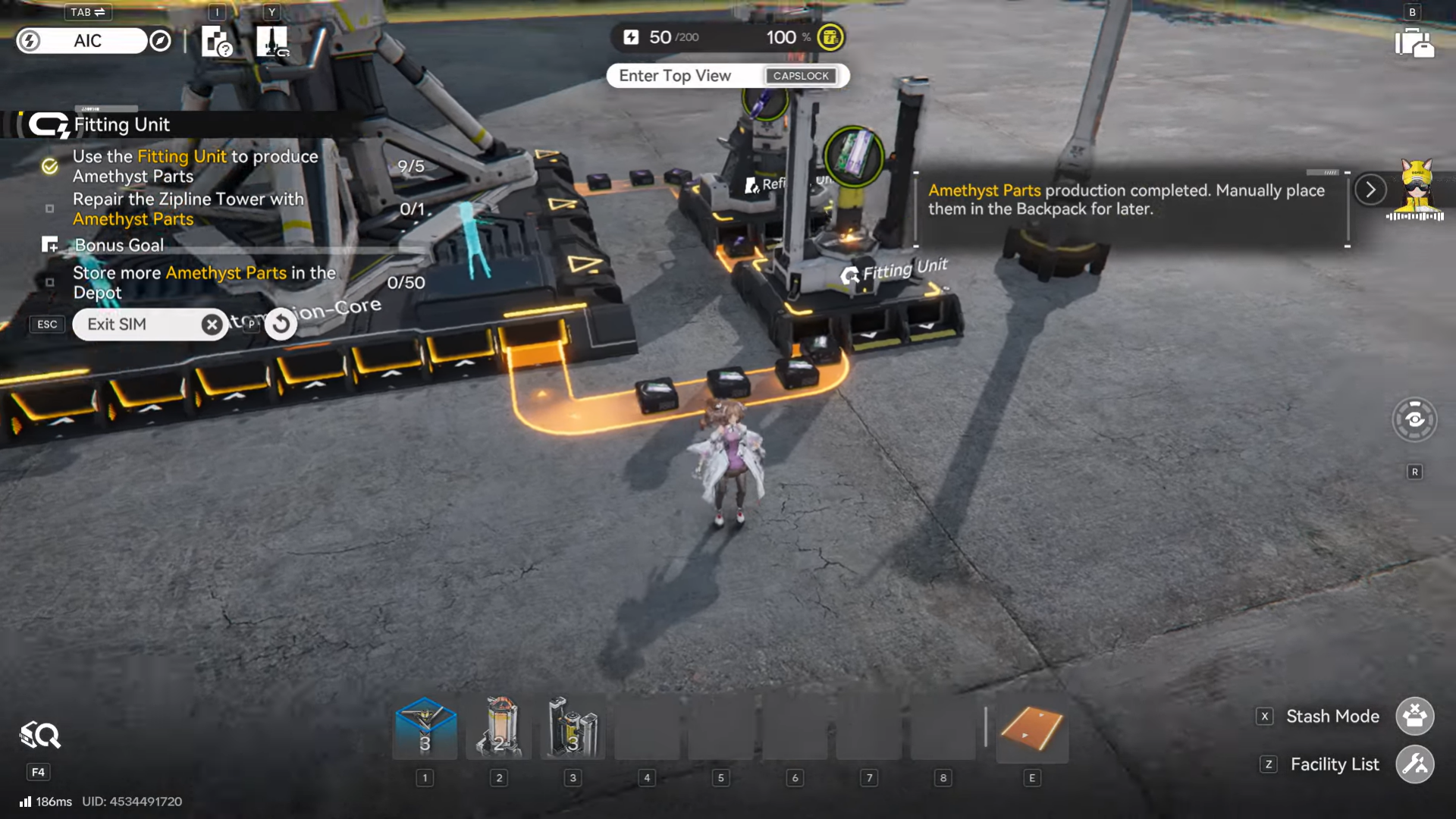
Task: Click the camera view rotate icon
Action: (1414, 419)
